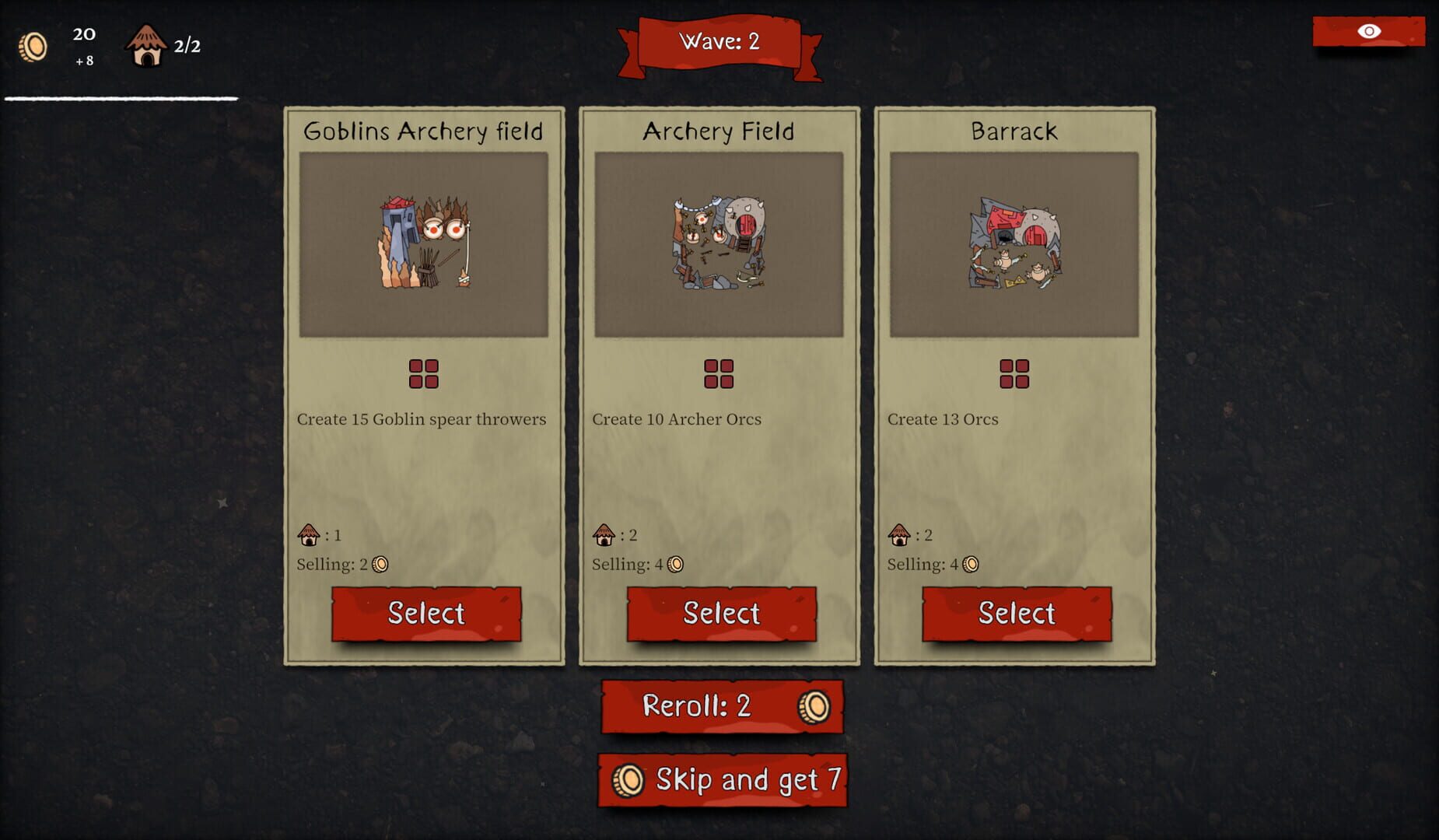
Task: Click the hut icon on the Archery Field card
Action: 602,534
